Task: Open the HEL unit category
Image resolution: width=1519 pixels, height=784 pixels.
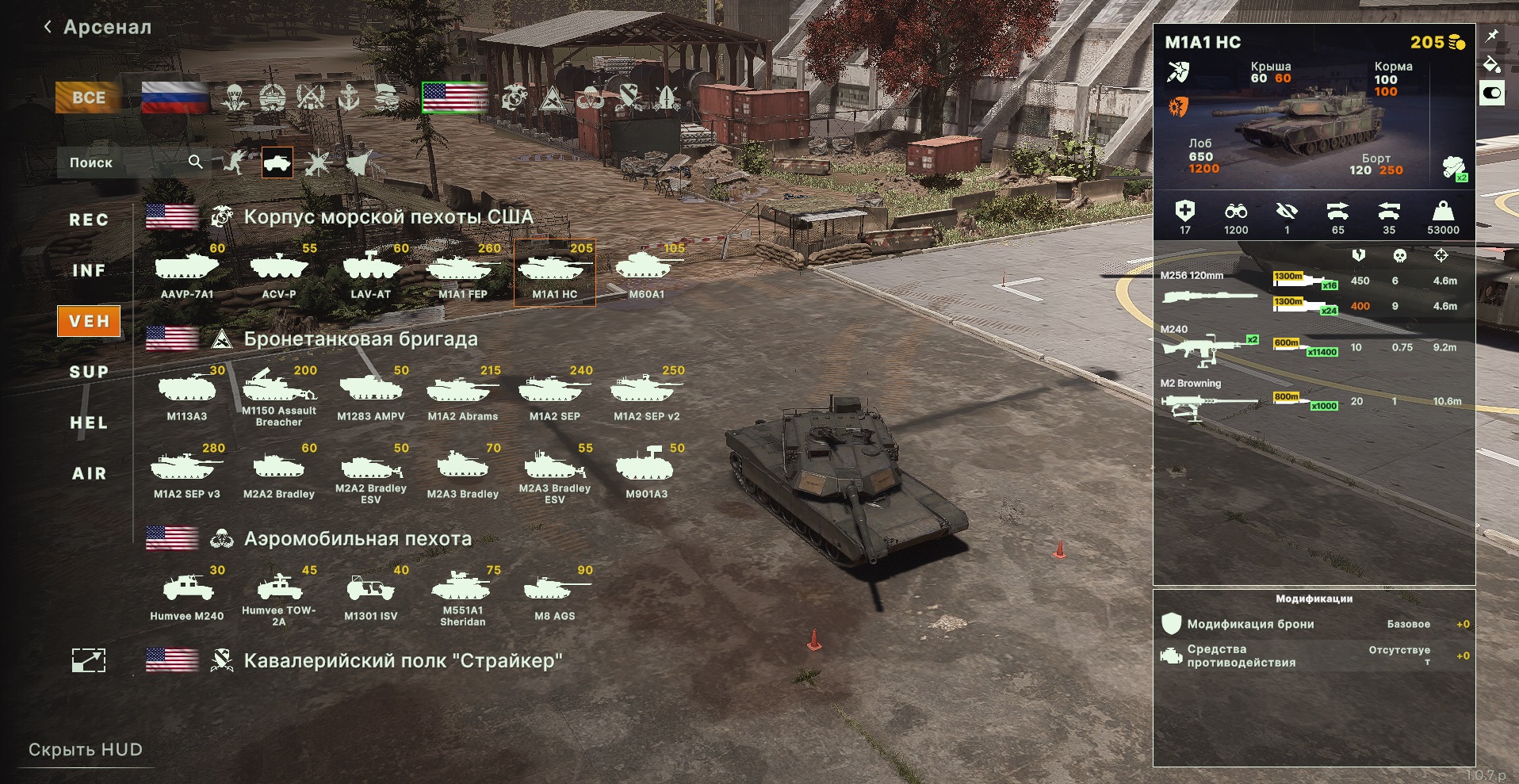Action: click(x=89, y=423)
